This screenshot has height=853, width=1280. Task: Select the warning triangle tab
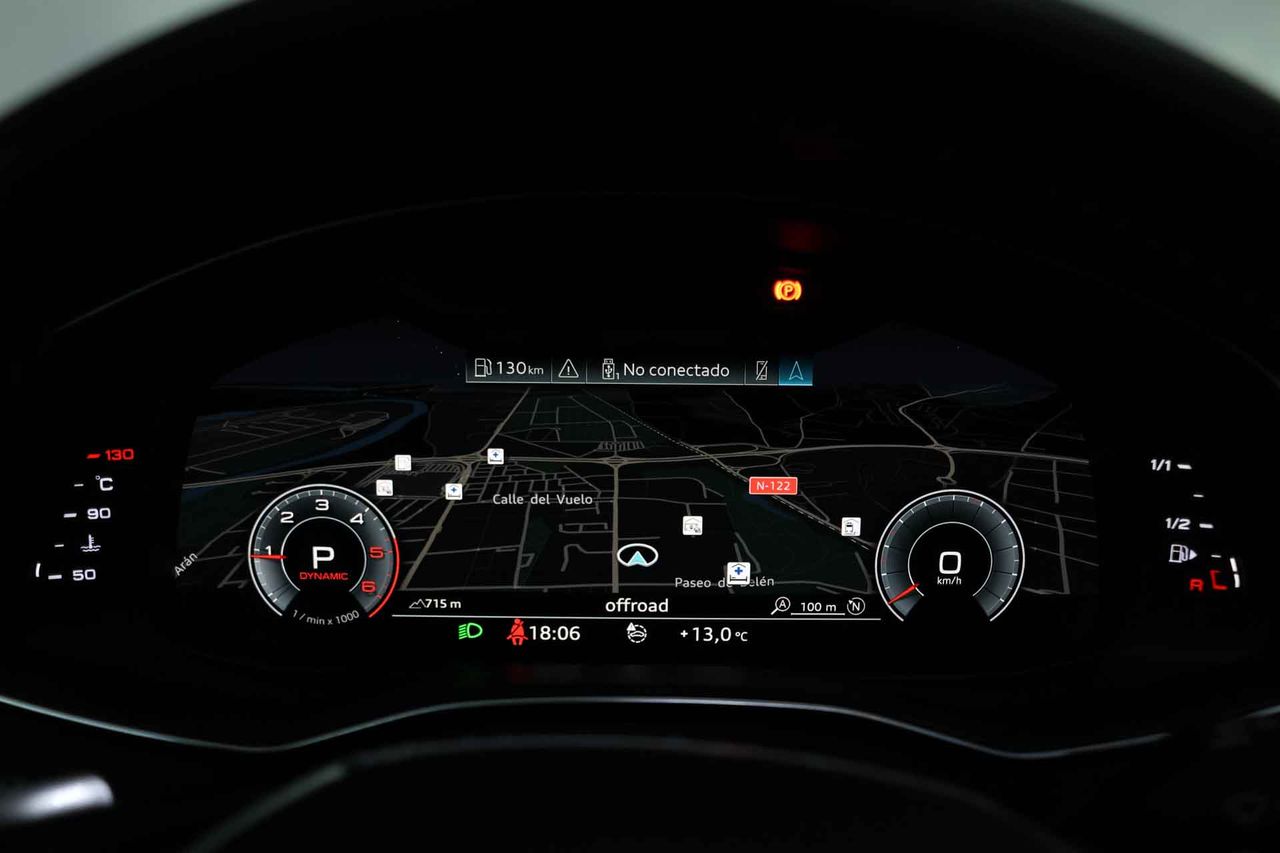(568, 369)
